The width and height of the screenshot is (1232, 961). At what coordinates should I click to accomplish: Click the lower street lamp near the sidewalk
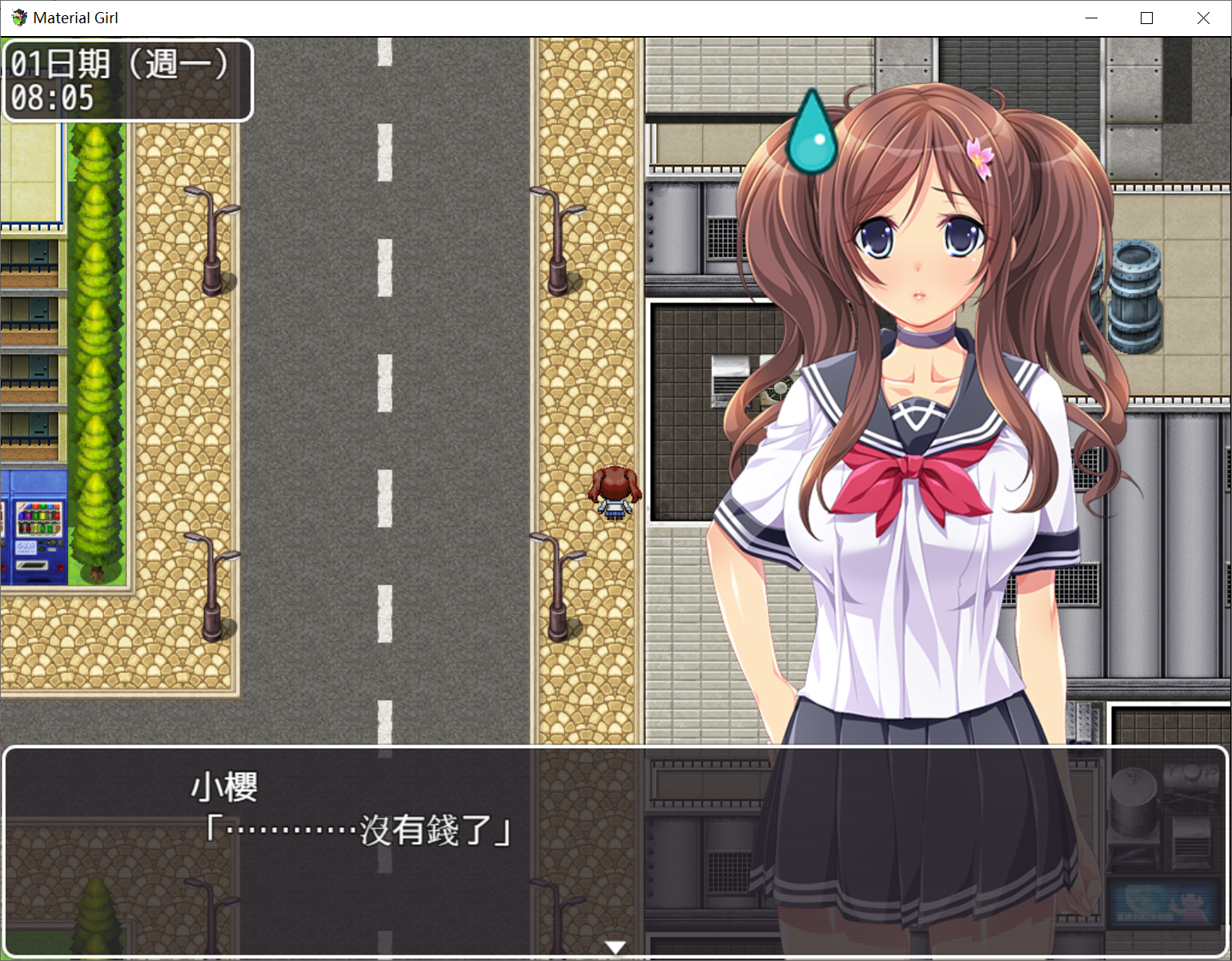(559, 593)
